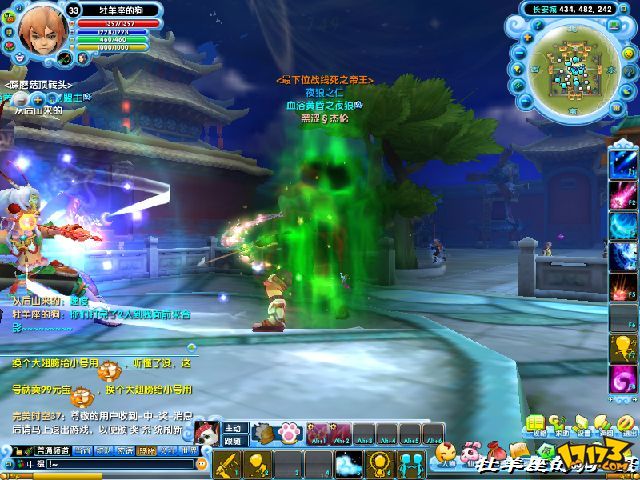Image resolution: width=640 pixels, height=480 pixels.
Task: Click the pet portrait beside the hotbar
Action: (x=208, y=434)
